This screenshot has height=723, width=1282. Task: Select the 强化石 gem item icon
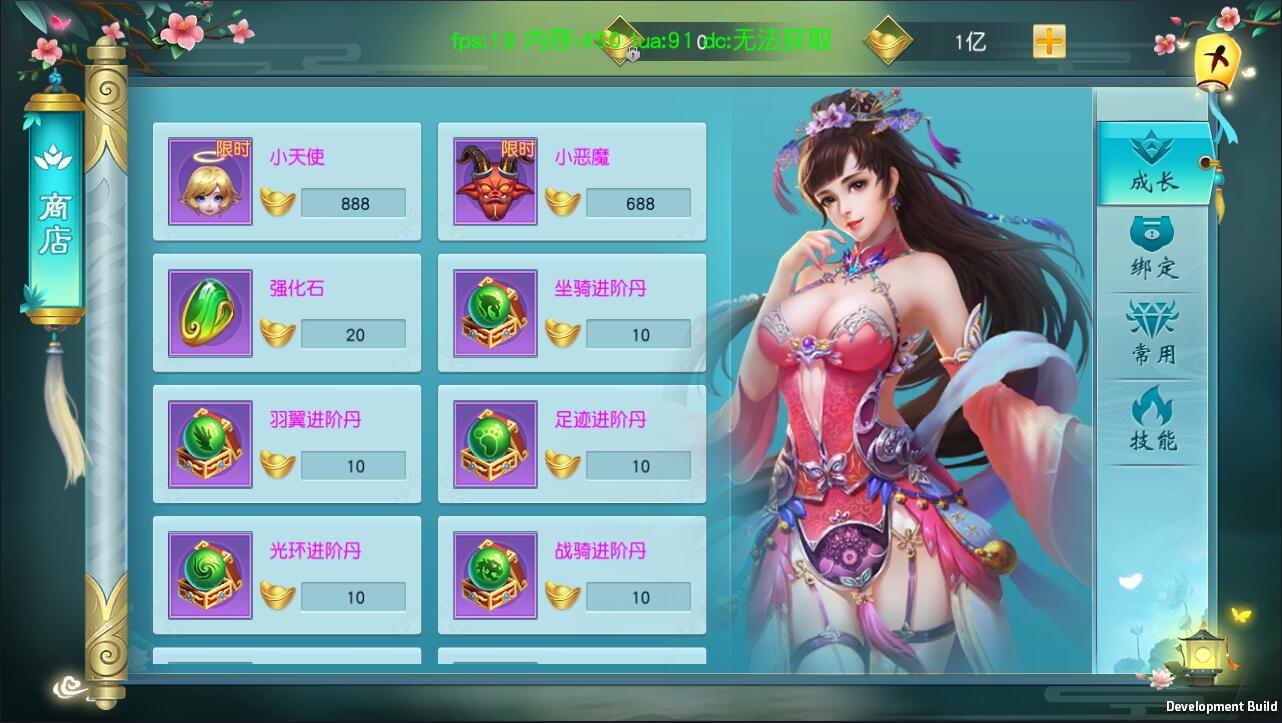click(209, 312)
